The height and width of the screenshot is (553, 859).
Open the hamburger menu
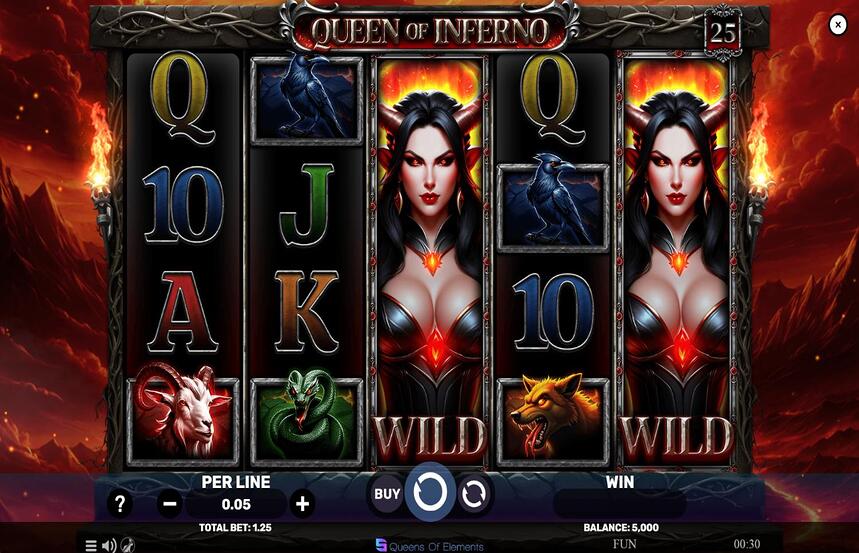click(91, 545)
